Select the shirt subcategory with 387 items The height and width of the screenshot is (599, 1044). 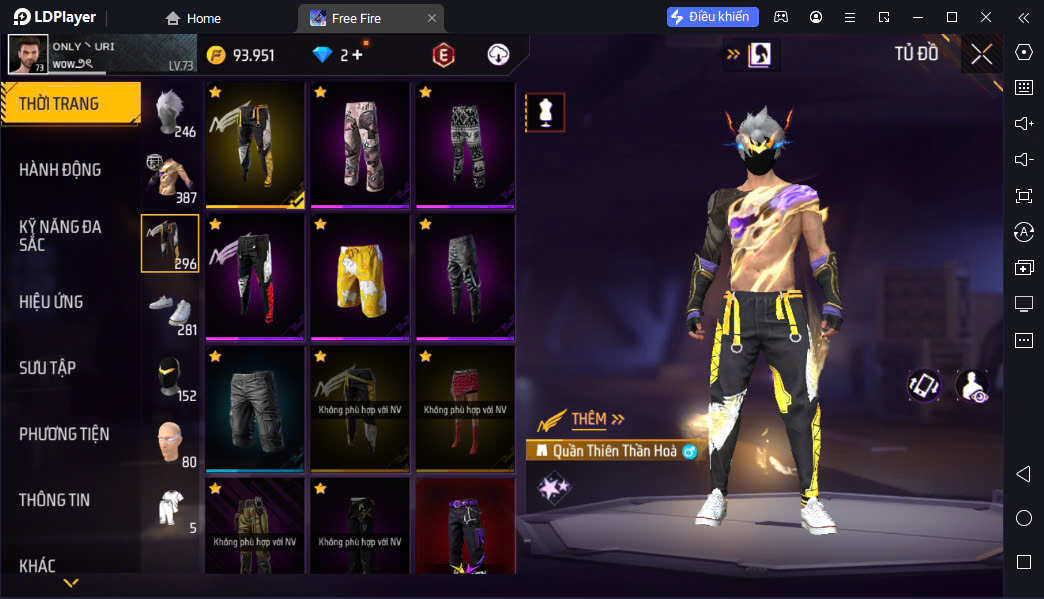(171, 178)
